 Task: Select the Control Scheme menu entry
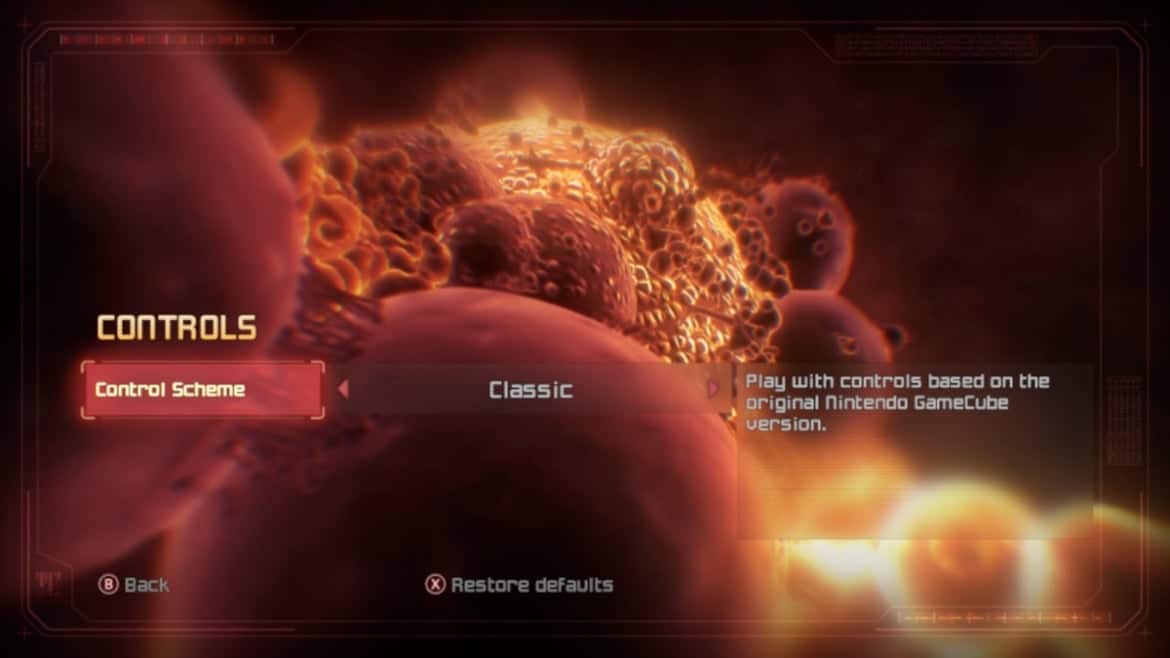tap(202, 389)
